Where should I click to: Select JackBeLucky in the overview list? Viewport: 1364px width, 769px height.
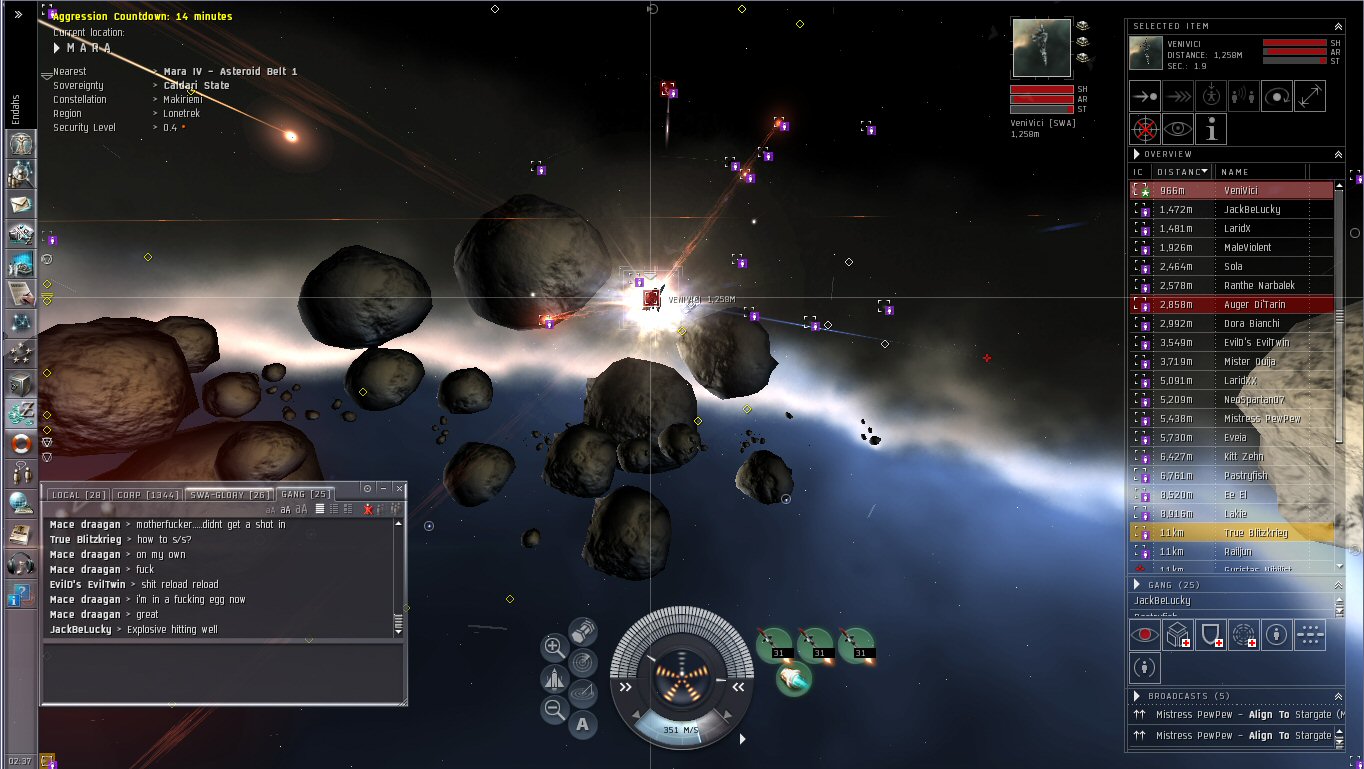point(1251,209)
